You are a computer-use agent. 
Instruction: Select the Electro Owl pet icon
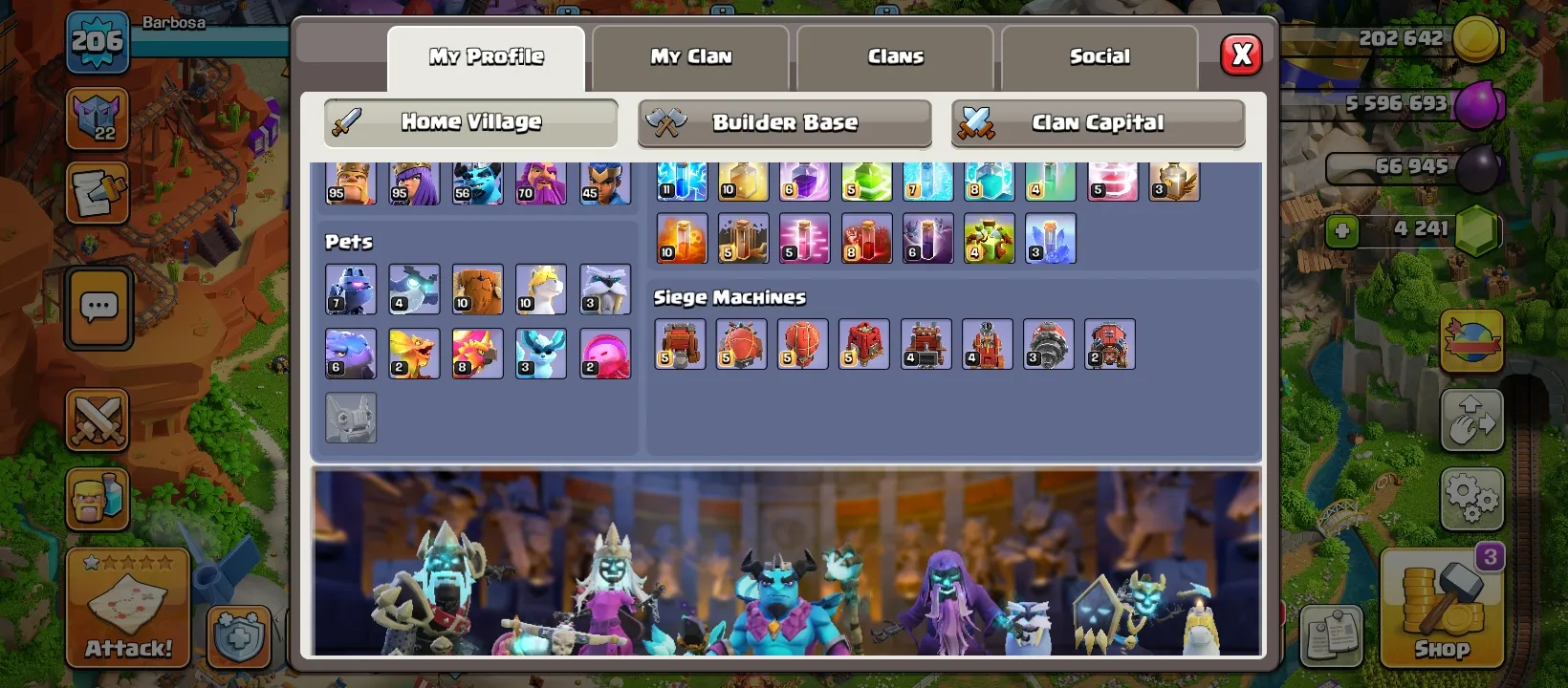[x=413, y=290]
